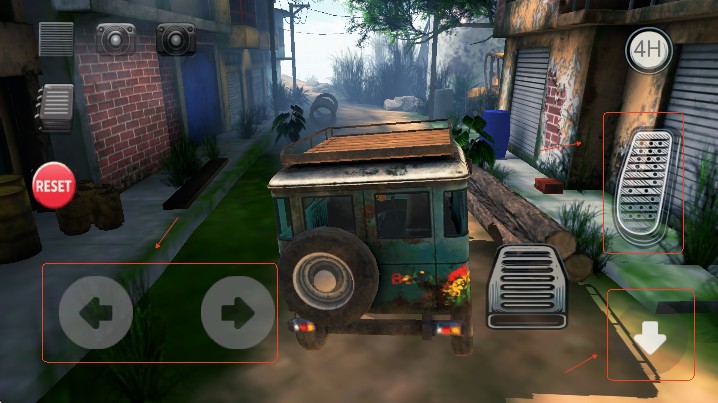Hit the wide brake pedal
The height and width of the screenshot is (403, 718).
(527, 286)
